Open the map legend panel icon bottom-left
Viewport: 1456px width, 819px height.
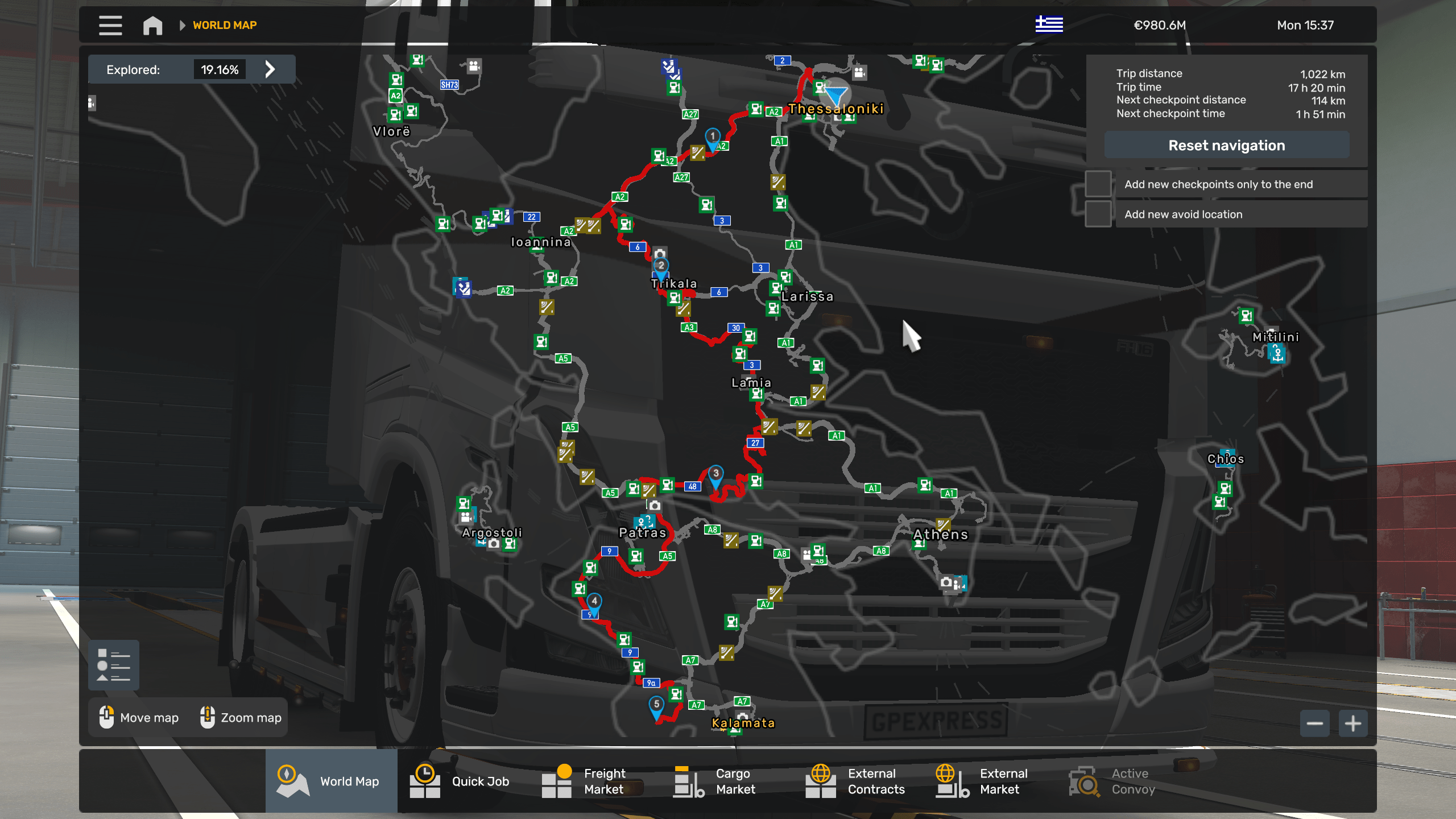113,664
